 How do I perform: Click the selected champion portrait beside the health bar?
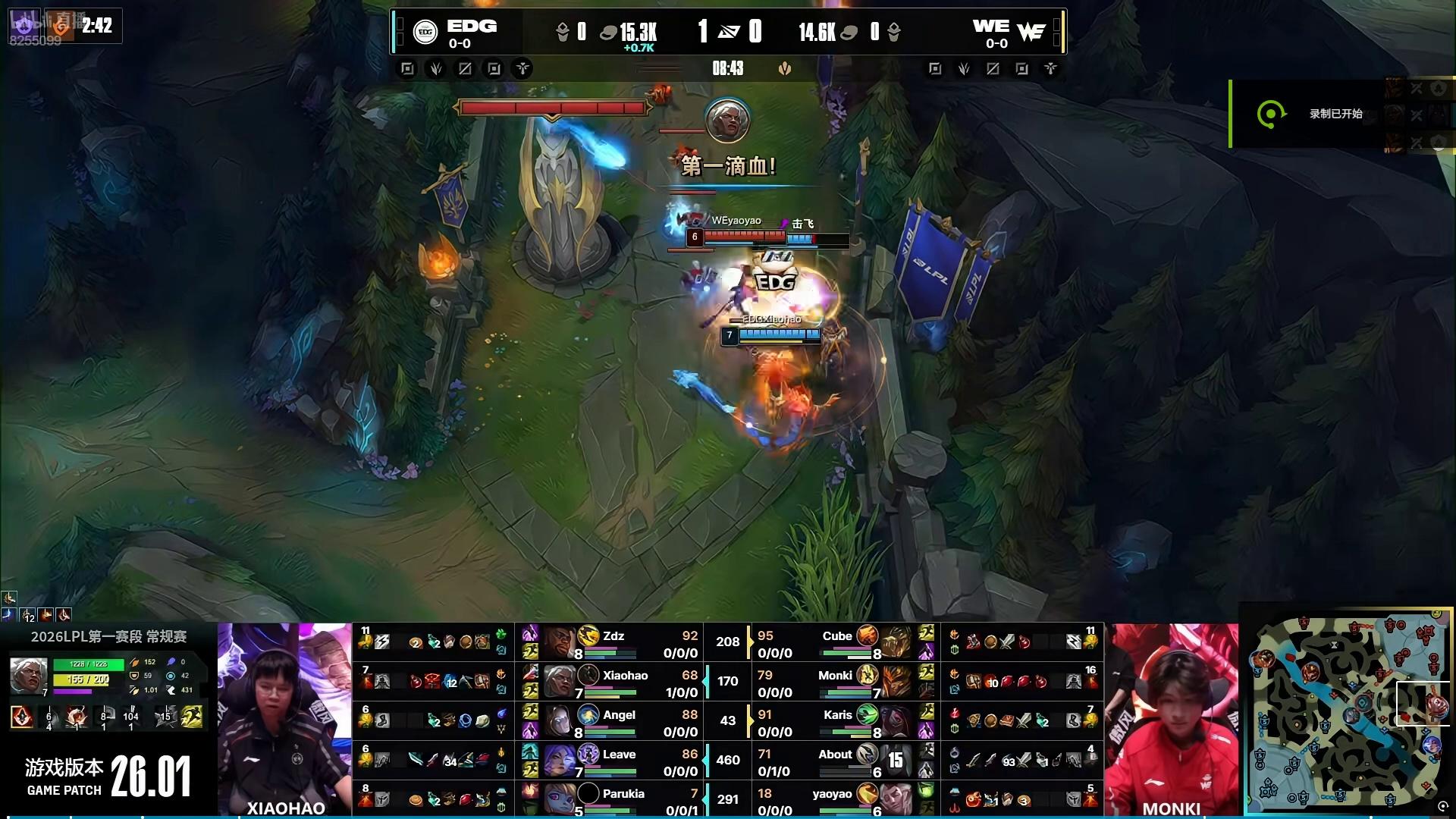click(x=29, y=675)
